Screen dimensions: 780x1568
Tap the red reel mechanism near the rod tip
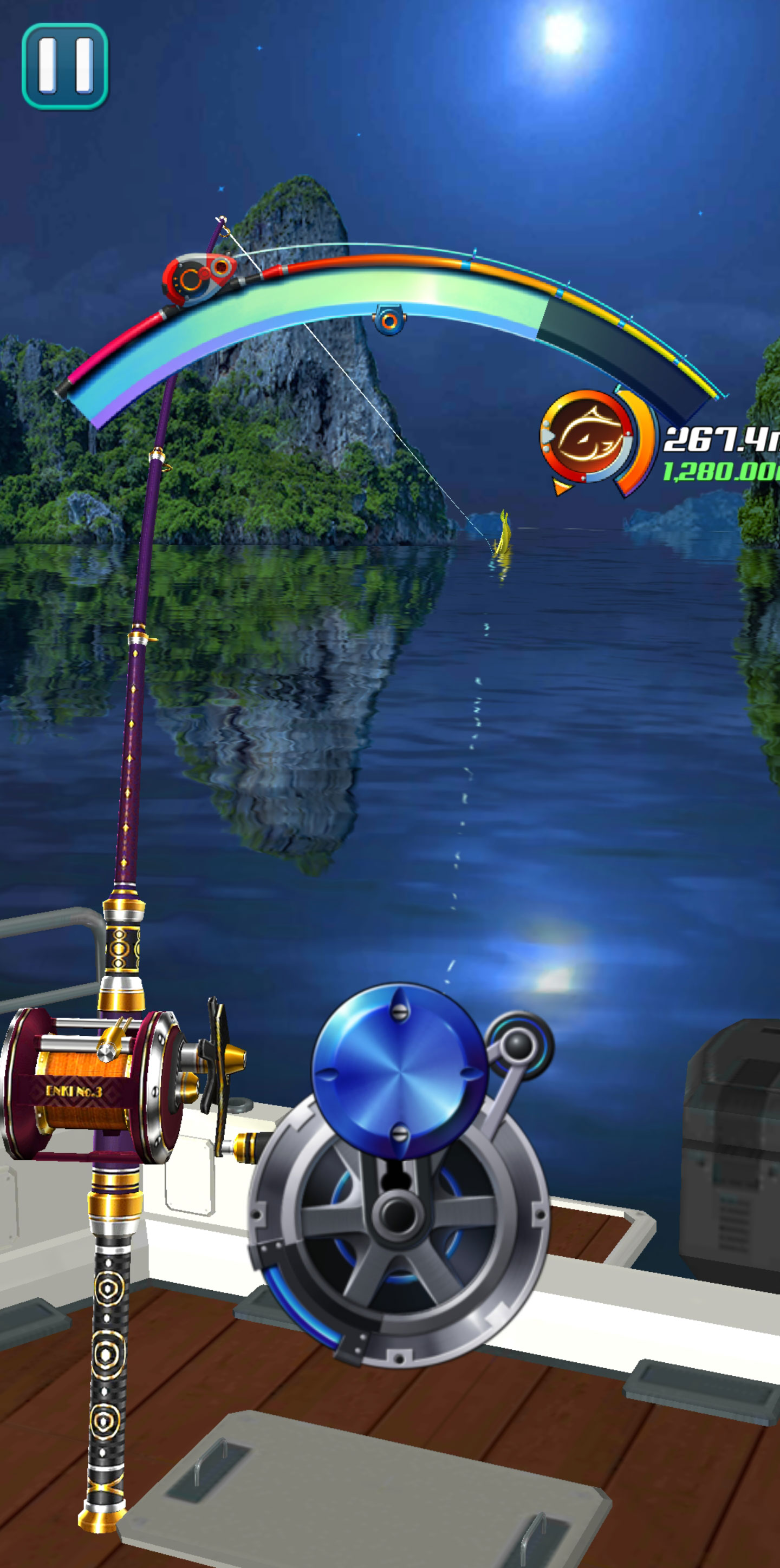(197, 277)
